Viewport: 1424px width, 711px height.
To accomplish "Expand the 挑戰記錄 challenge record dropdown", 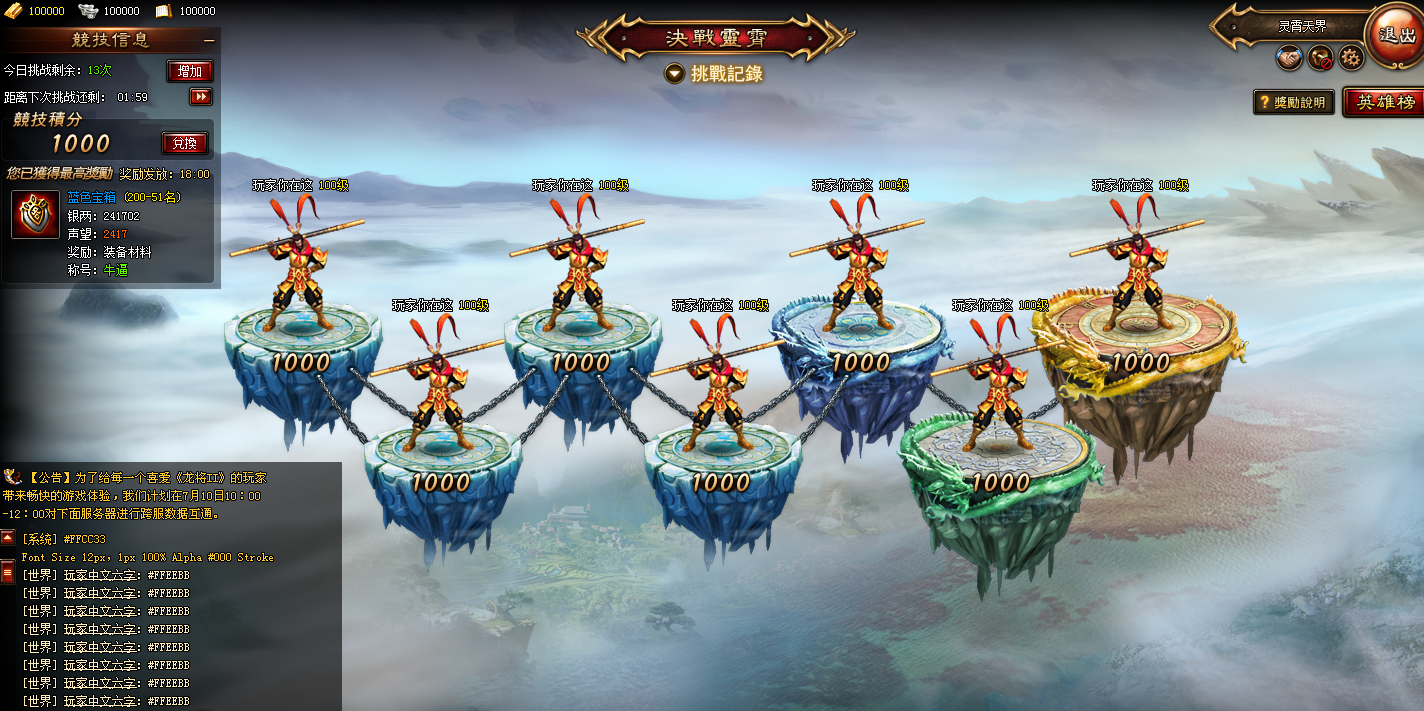I will coord(675,73).
